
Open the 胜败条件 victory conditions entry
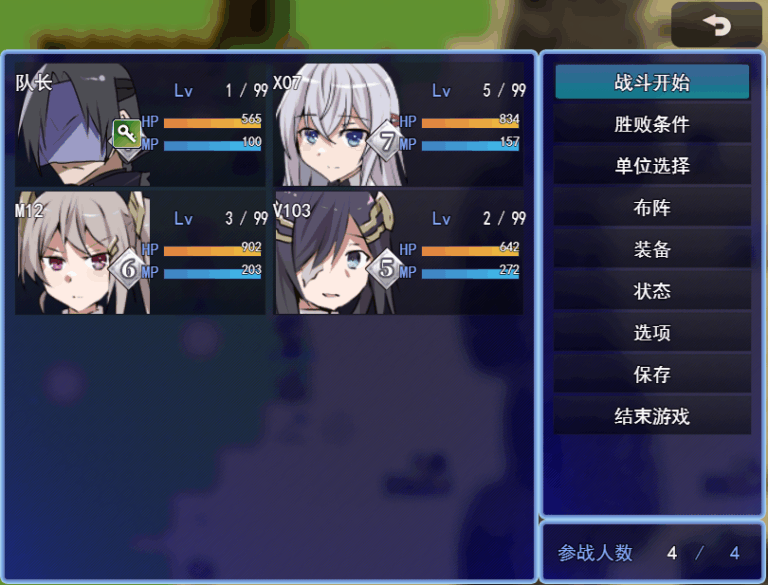click(652, 124)
